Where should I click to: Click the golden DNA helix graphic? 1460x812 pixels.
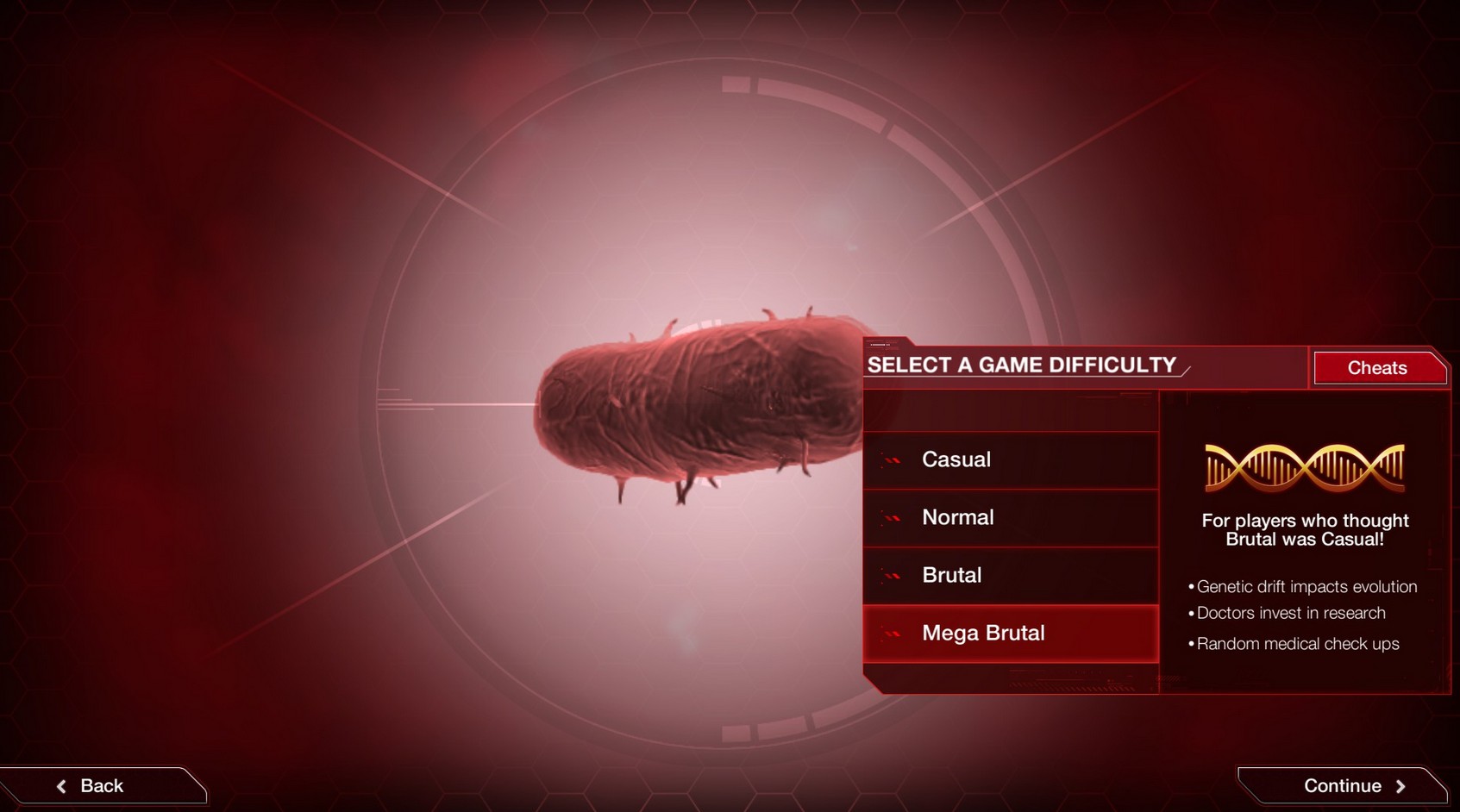tap(1306, 466)
